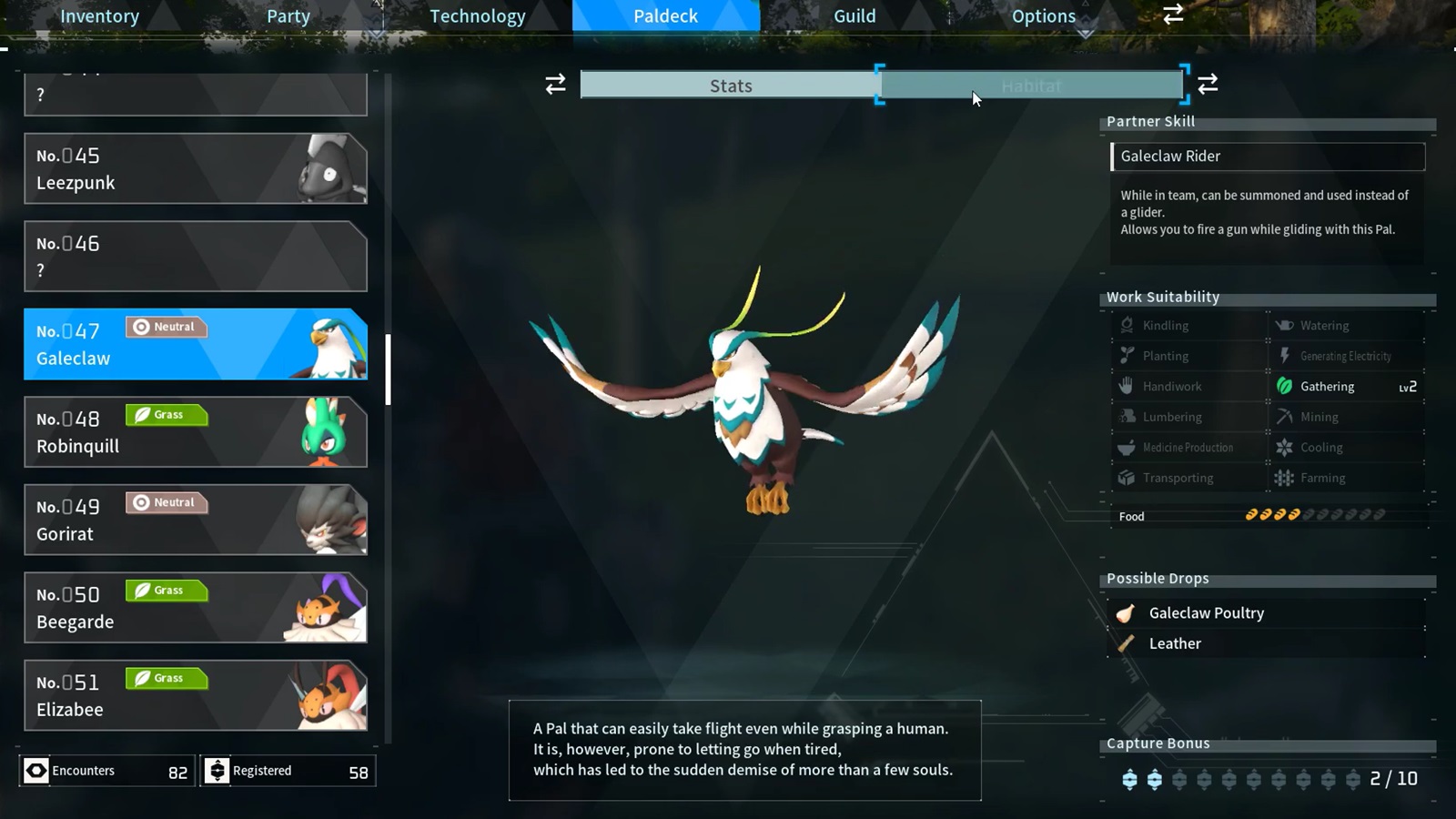Switch to the Inventory tab
Viewport: 1456px width, 819px height.
click(99, 16)
